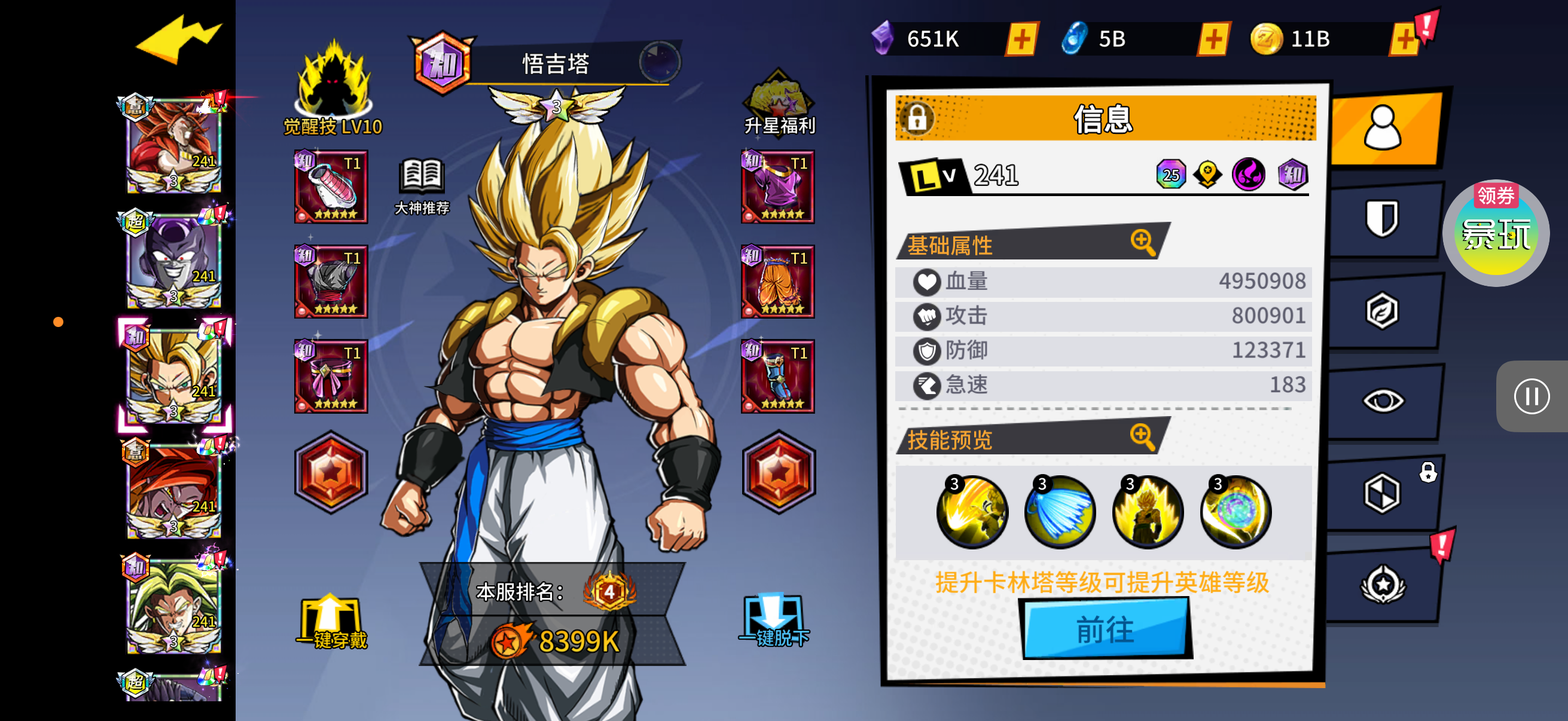This screenshot has width=1568, height=721.
Task: Add more gold Z coins
Action: (1404, 39)
